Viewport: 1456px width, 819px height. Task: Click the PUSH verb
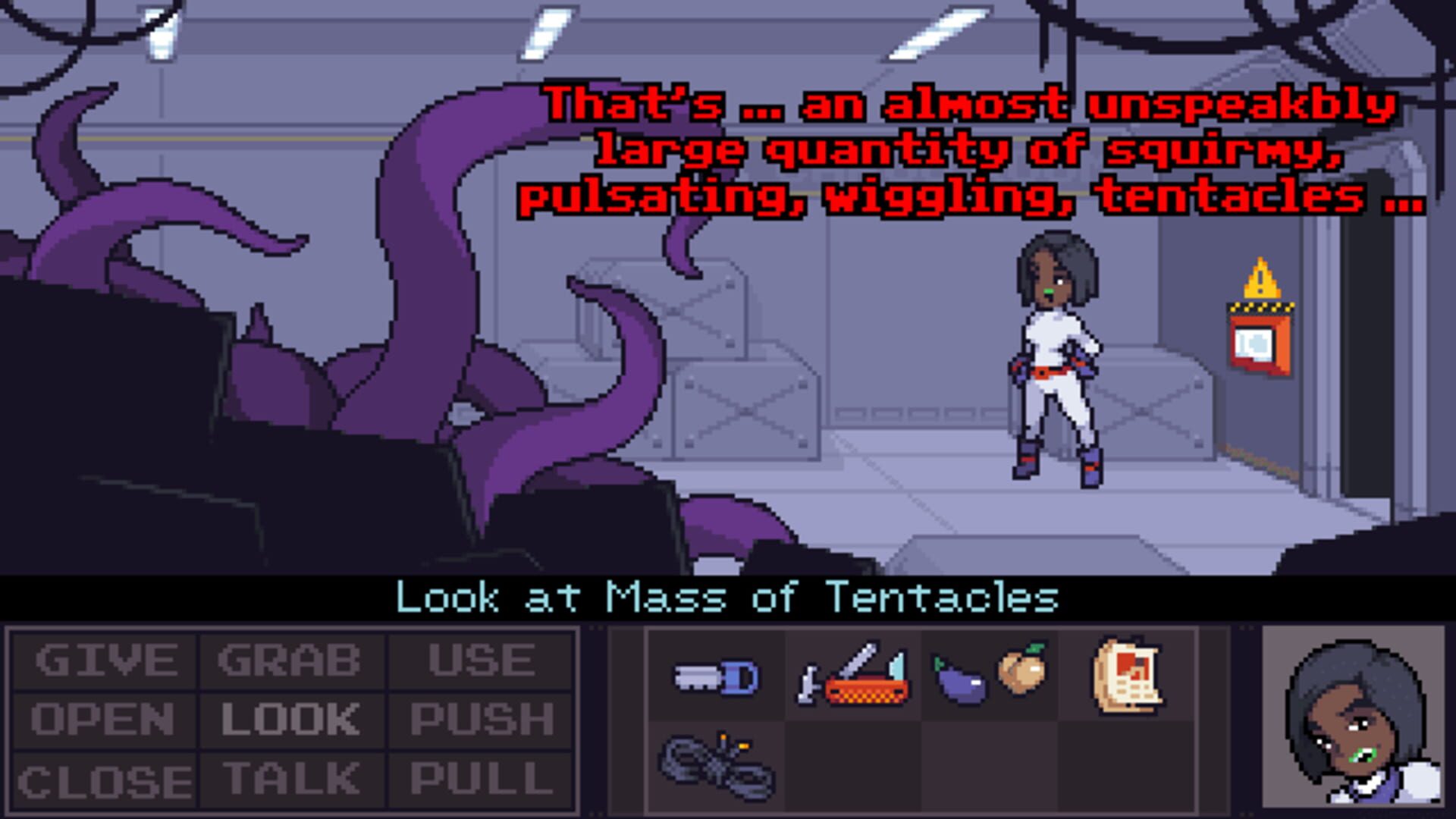tap(482, 718)
